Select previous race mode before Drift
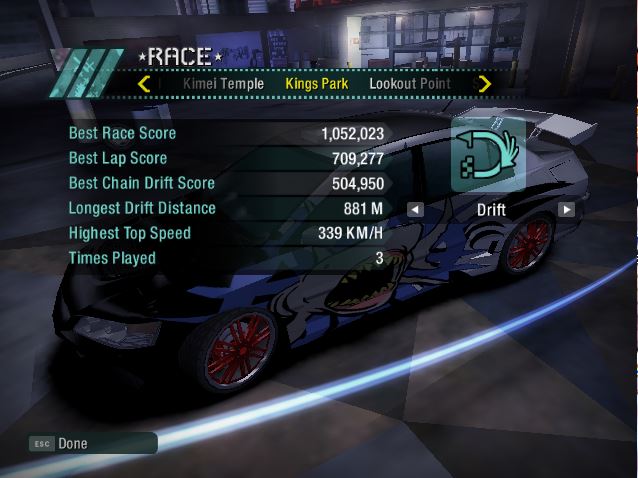 [x=415, y=210]
